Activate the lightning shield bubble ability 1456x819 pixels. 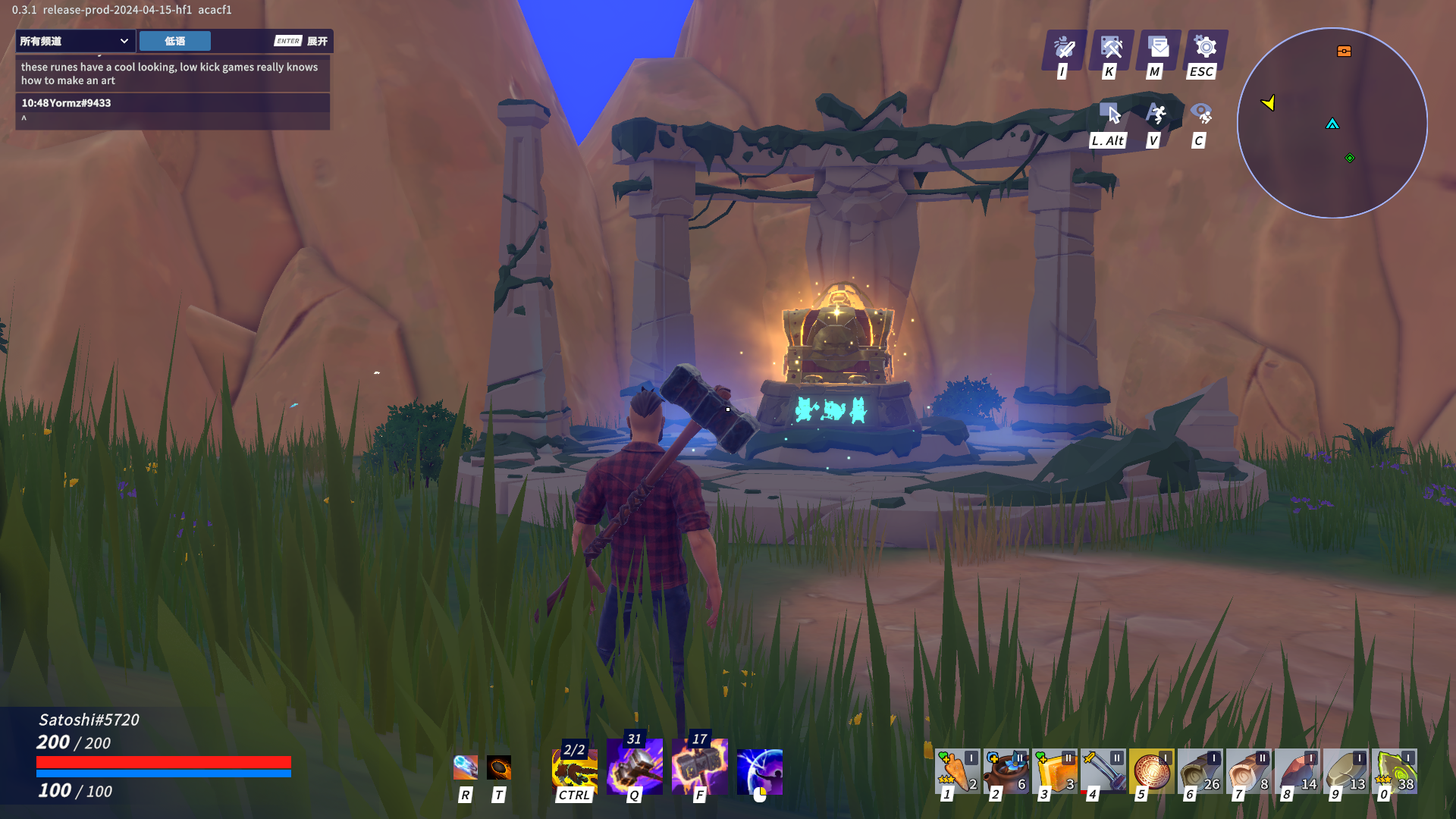(759, 771)
